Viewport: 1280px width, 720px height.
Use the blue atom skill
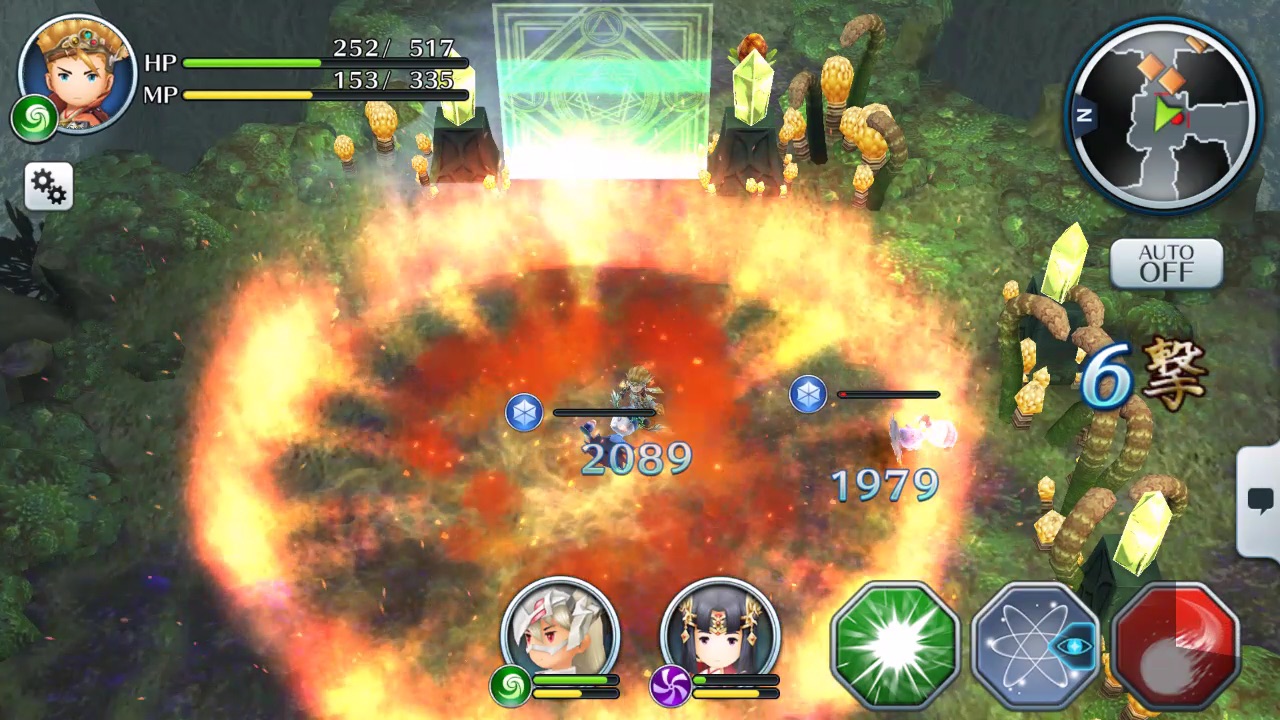[1034, 645]
